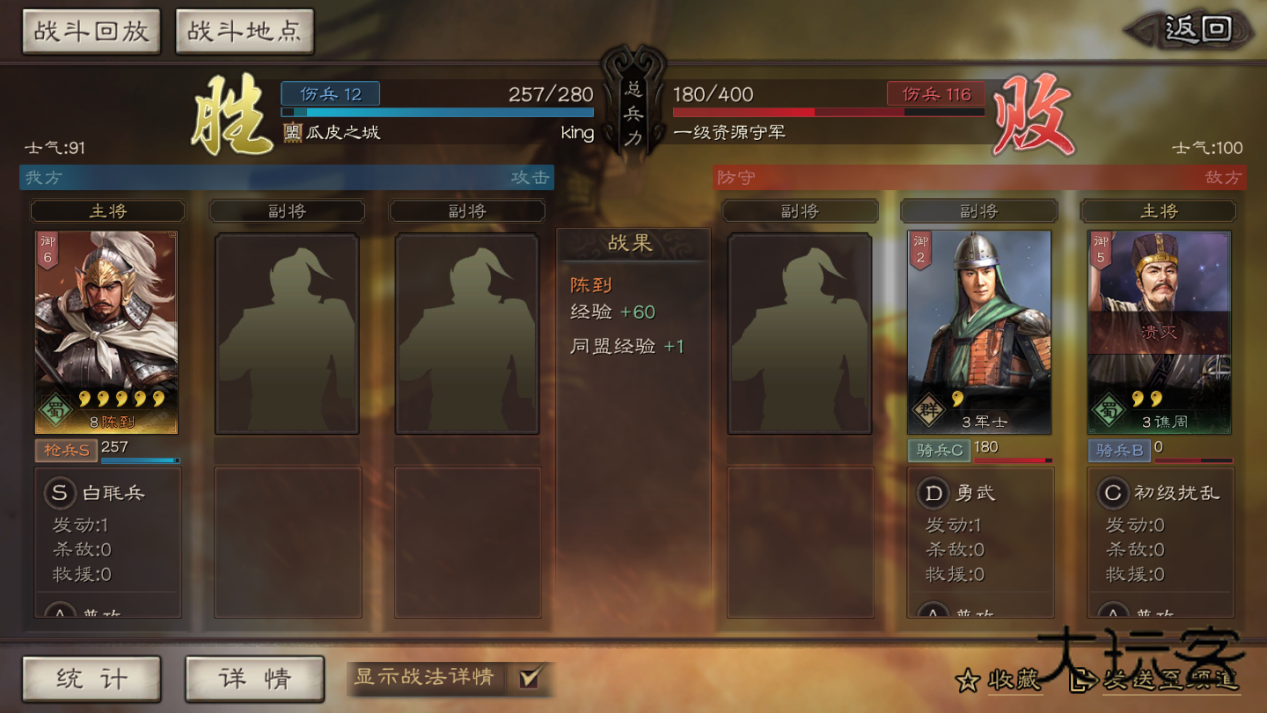Send the report via 发送至频道
Screen dimensions: 1267x713
(x=1156, y=681)
